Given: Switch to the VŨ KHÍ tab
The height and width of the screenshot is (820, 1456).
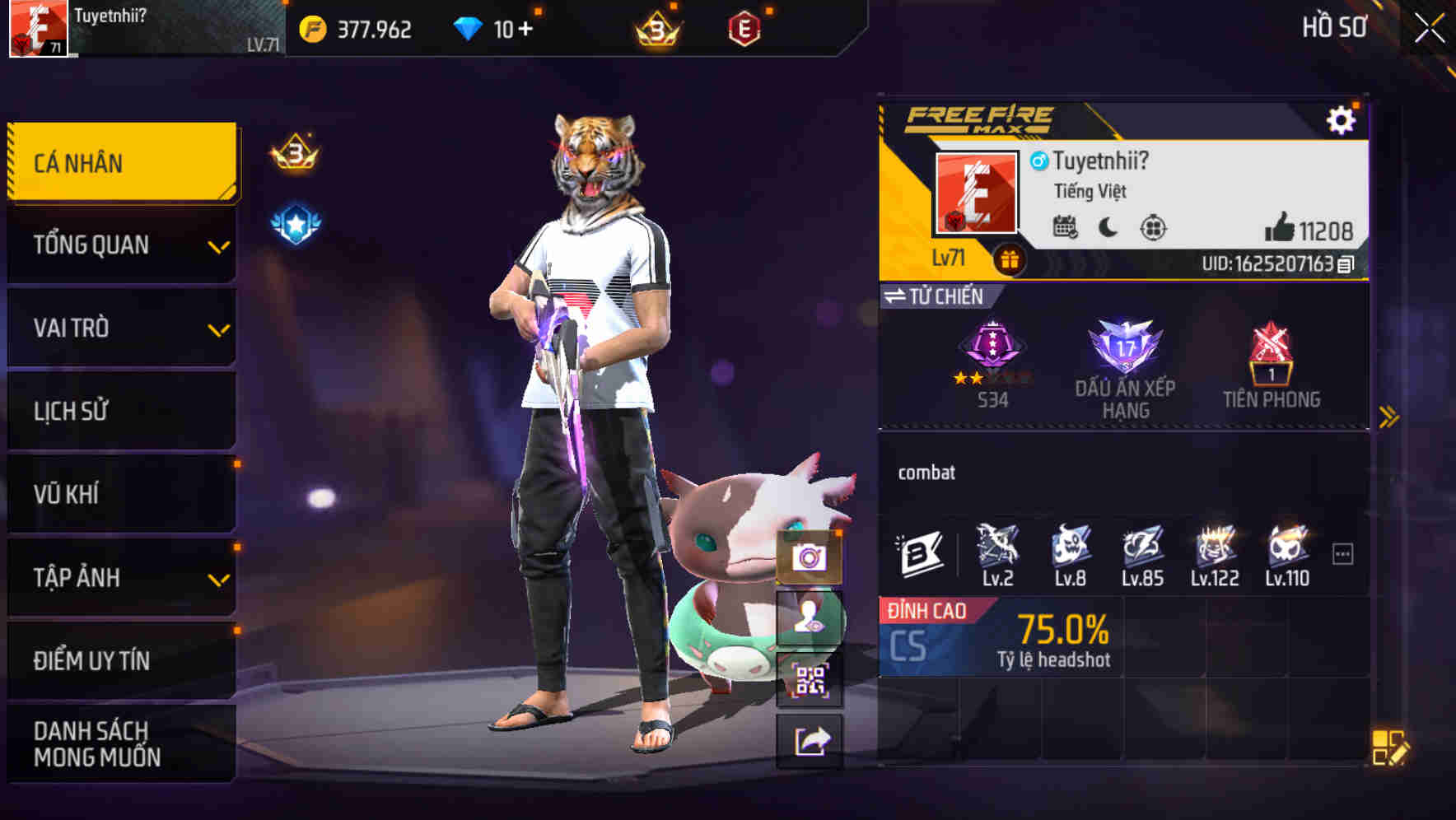Looking at the screenshot, I should pyautogui.click(x=120, y=494).
